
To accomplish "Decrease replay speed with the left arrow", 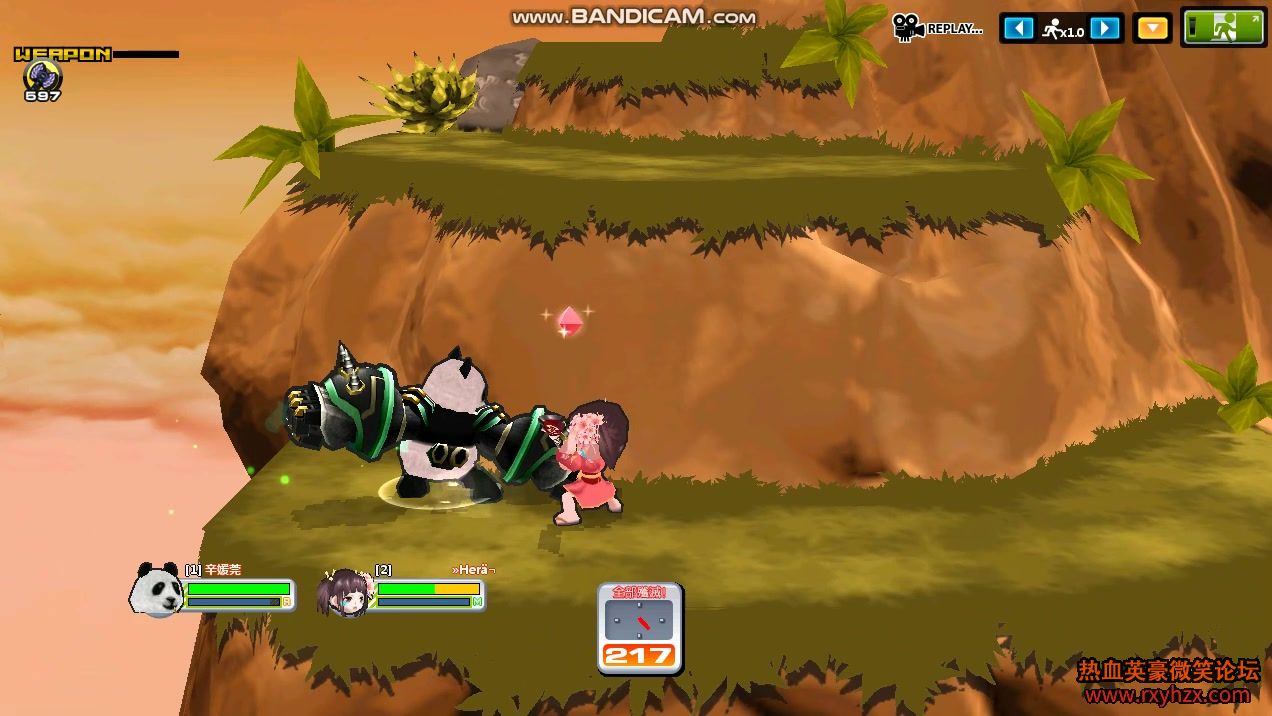I will point(1018,28).
